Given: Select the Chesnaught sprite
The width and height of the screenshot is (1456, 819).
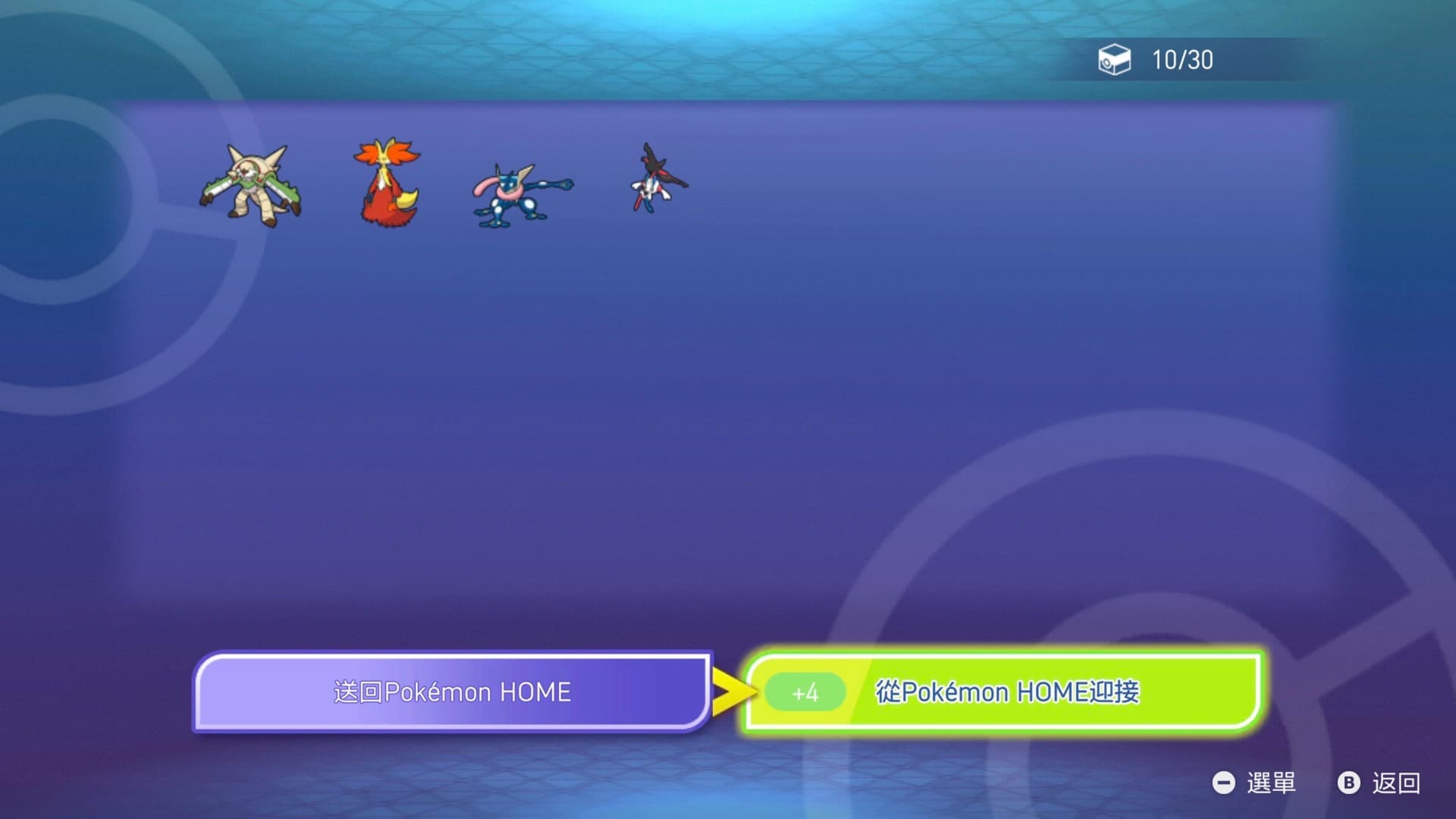Looking at the screenshot, I should (251, 186).
